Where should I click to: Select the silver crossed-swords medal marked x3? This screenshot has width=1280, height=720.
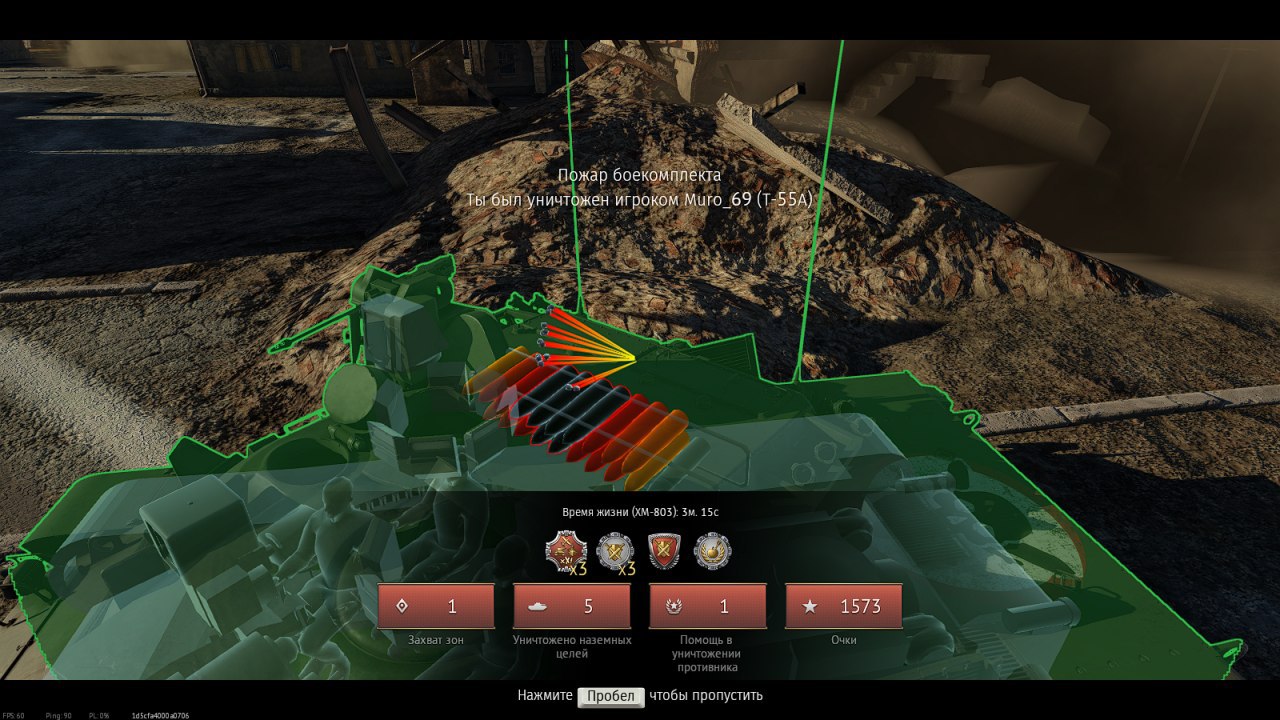613,551
